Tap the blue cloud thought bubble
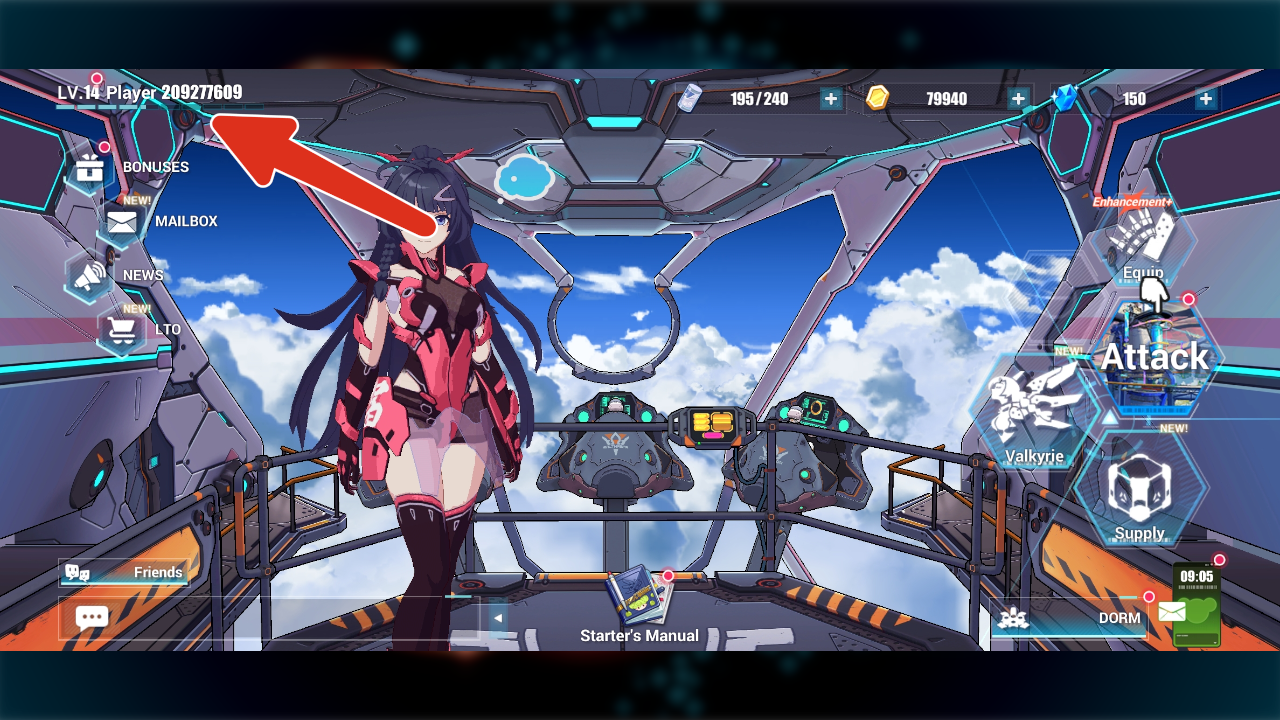 point(524,178)
